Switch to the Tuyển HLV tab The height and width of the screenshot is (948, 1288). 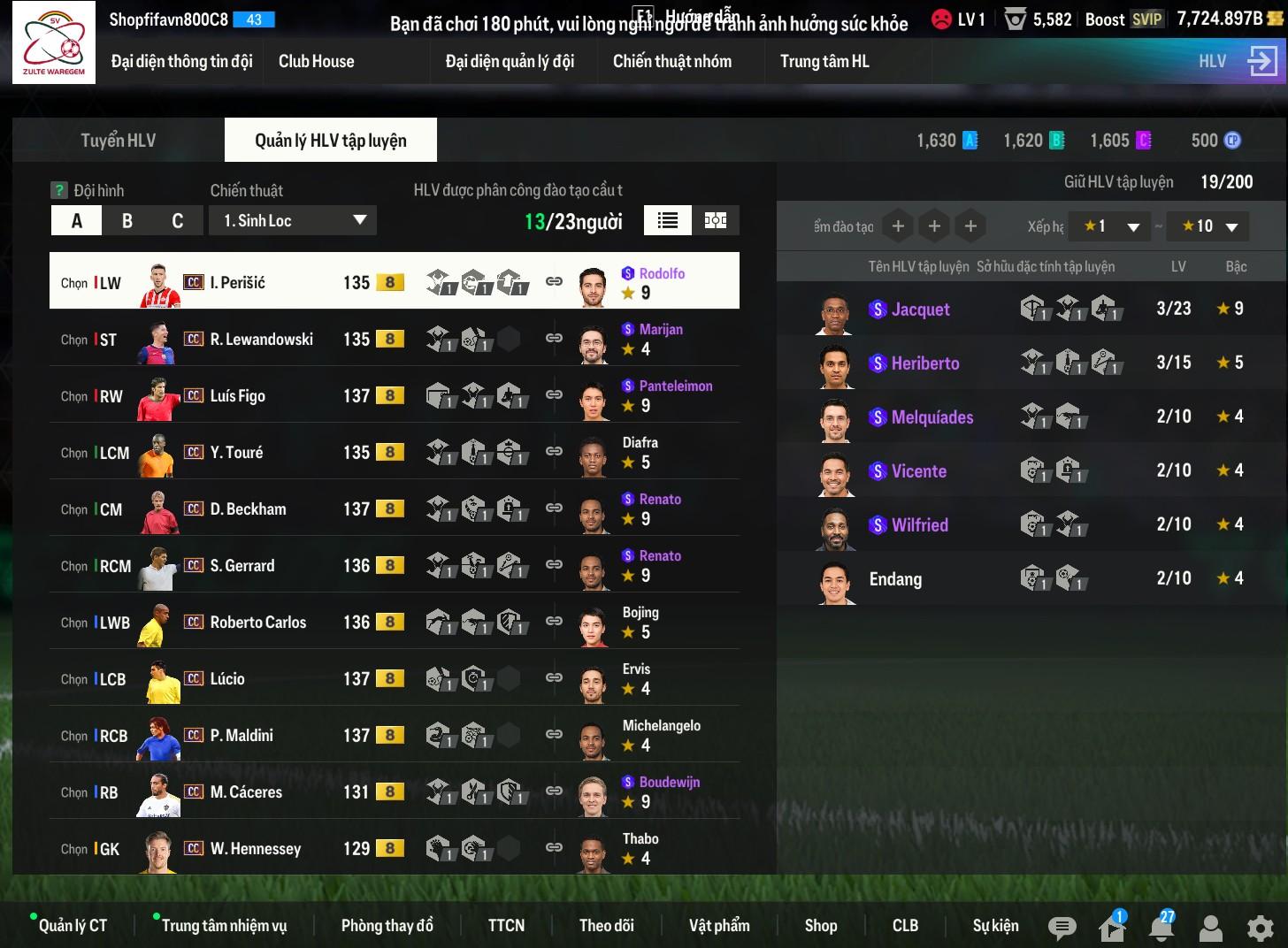coord(119,141)
